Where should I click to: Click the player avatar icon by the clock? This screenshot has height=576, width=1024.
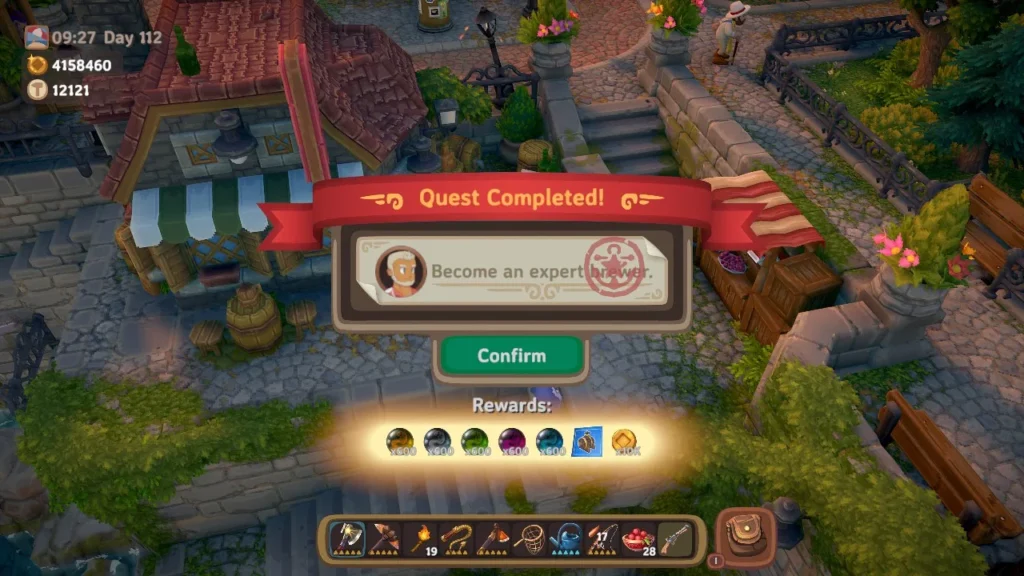[36, 38]
